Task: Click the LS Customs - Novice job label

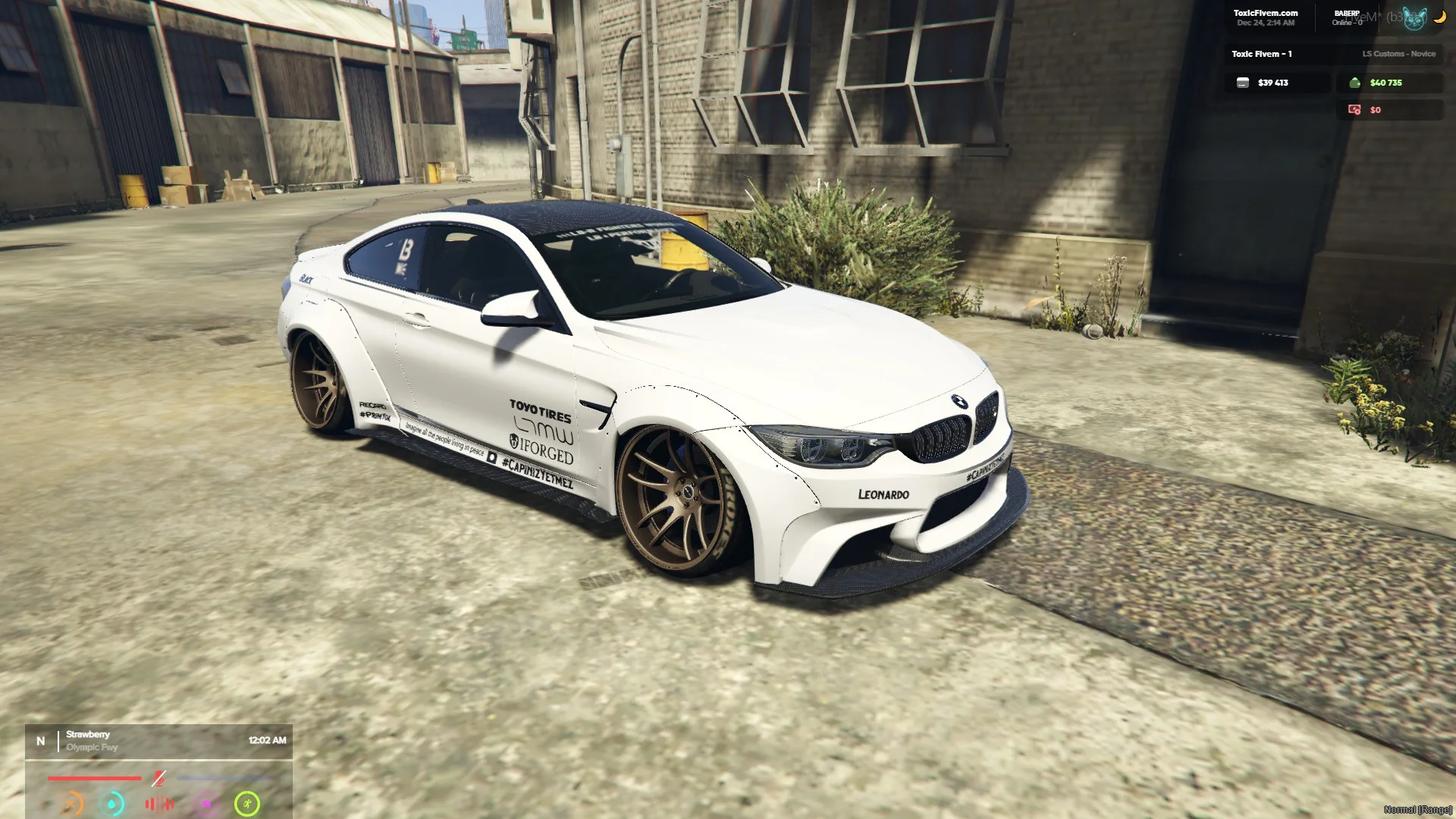Action: (1398, 54)
